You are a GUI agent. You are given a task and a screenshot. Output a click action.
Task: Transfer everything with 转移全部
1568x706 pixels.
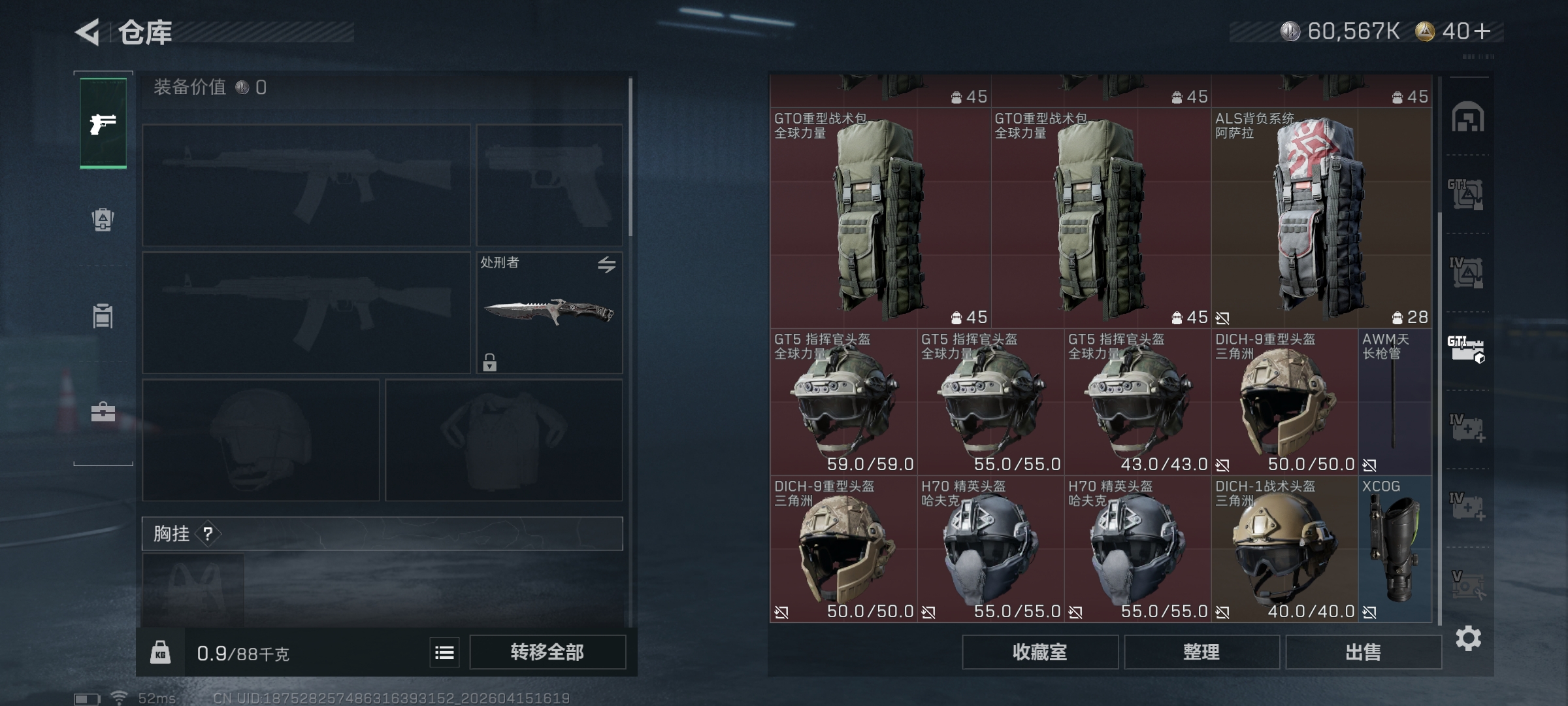click(547, 652)
